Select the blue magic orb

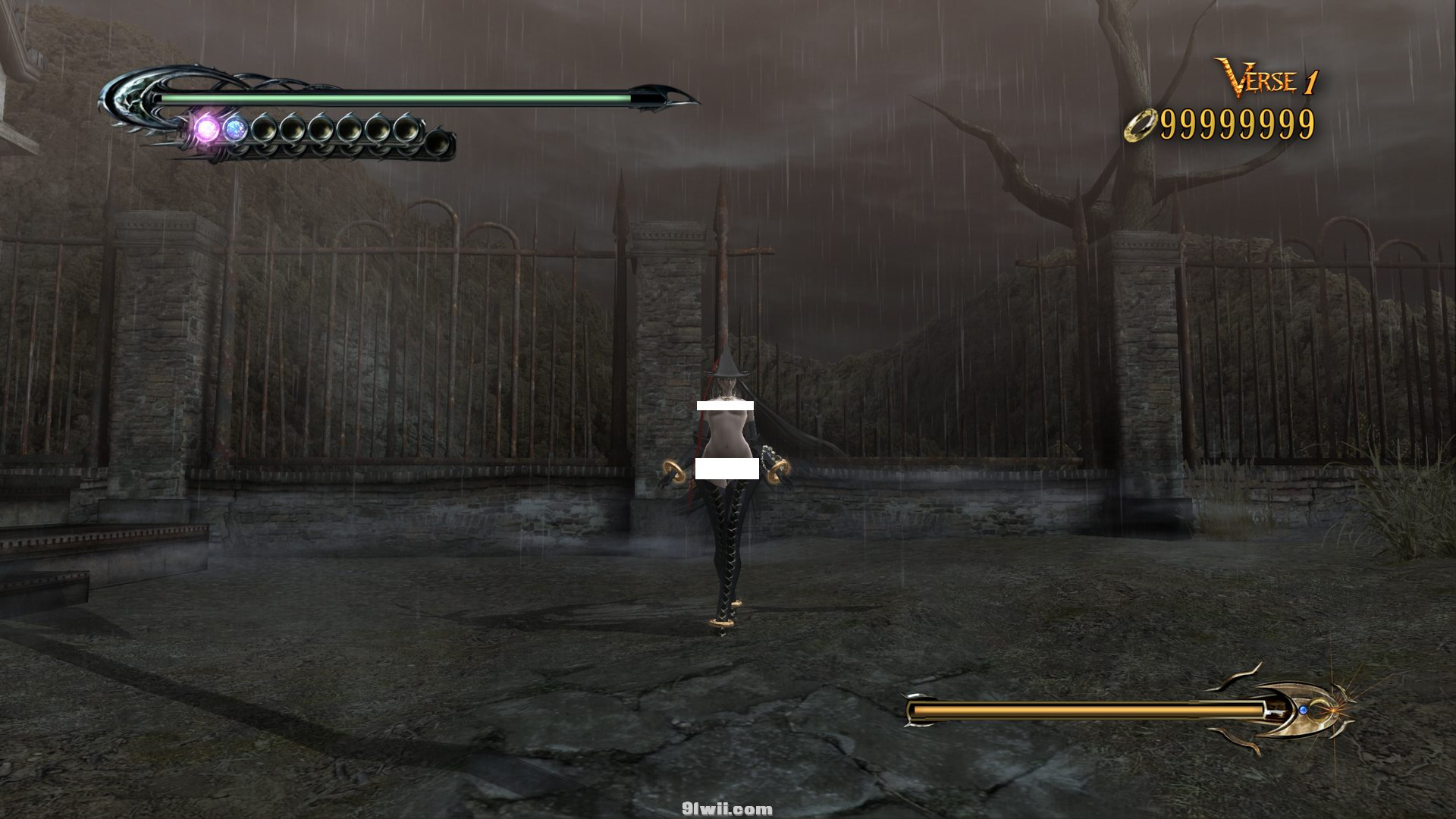point(237,129)
